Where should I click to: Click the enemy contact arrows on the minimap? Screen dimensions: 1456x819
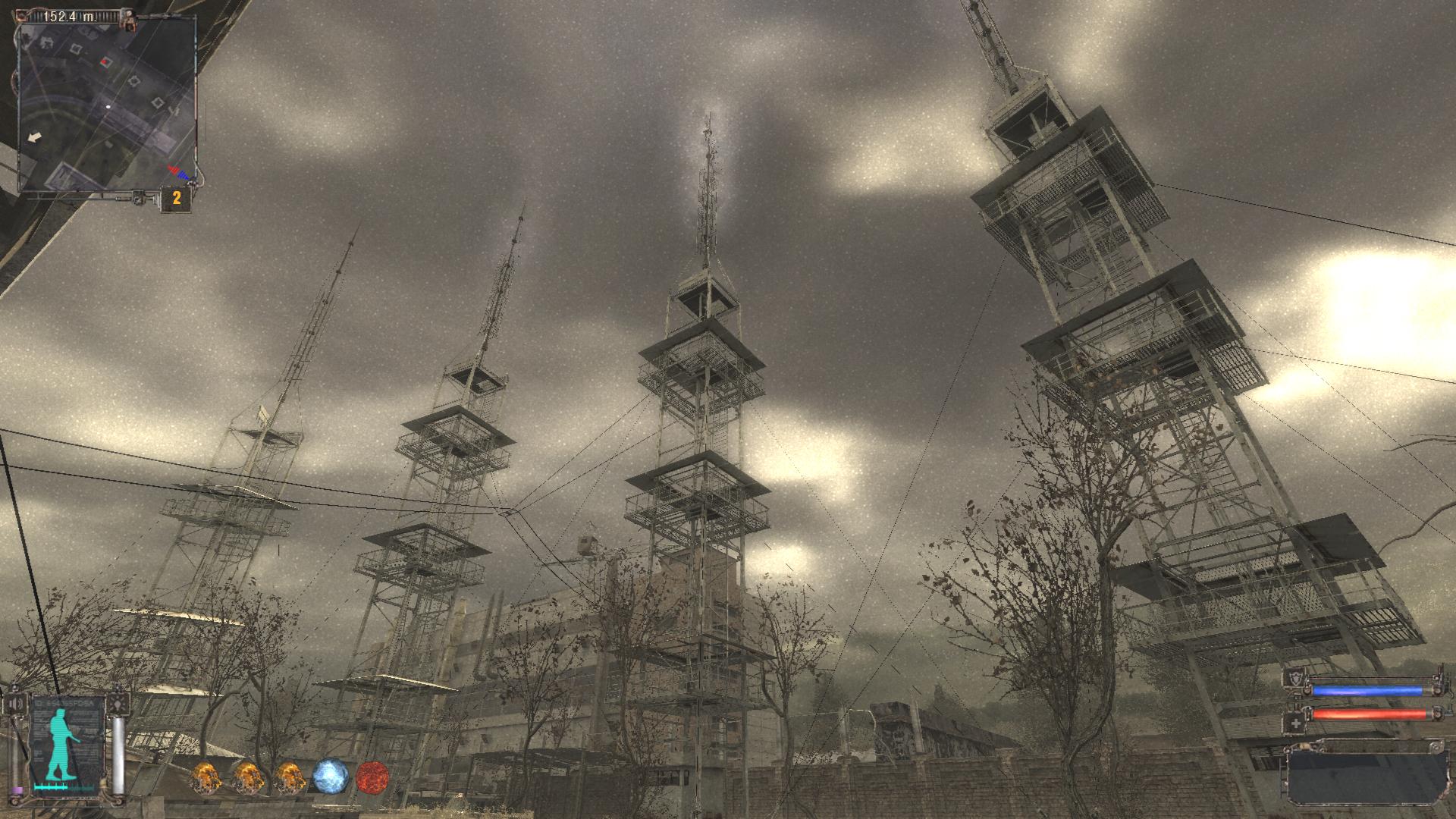point(179,173)
